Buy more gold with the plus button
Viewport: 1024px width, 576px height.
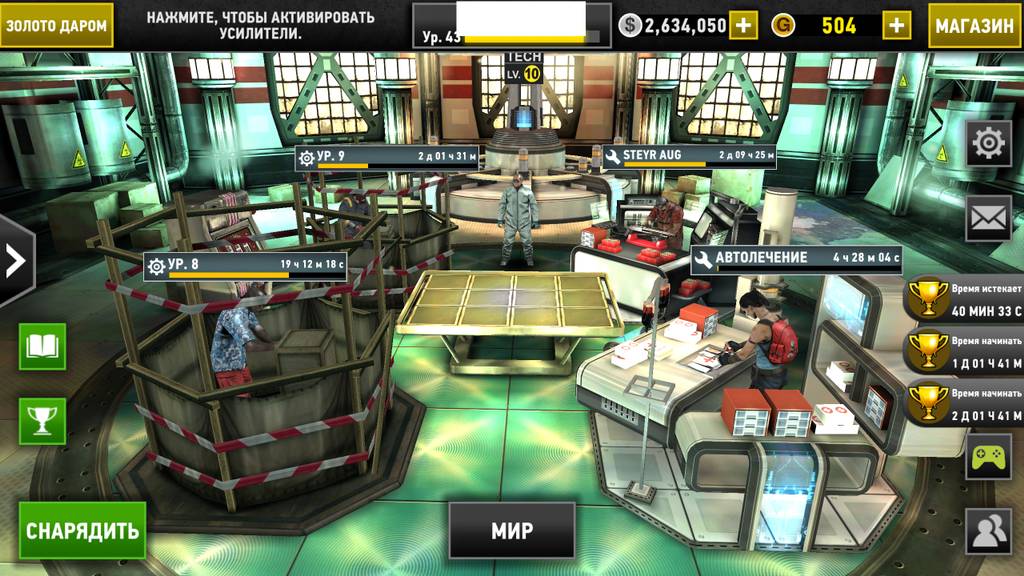click(x=896, y=25)
